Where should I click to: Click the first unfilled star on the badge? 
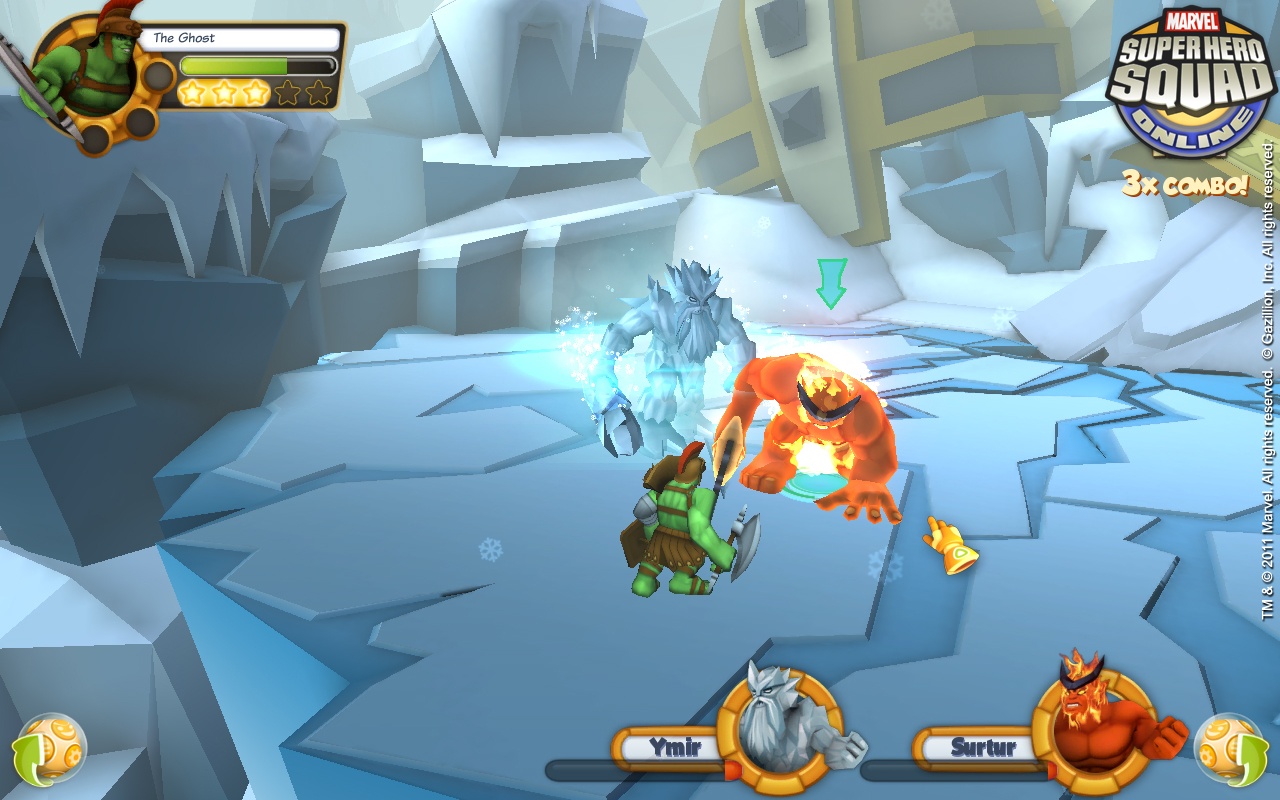[x=287, y=91]
